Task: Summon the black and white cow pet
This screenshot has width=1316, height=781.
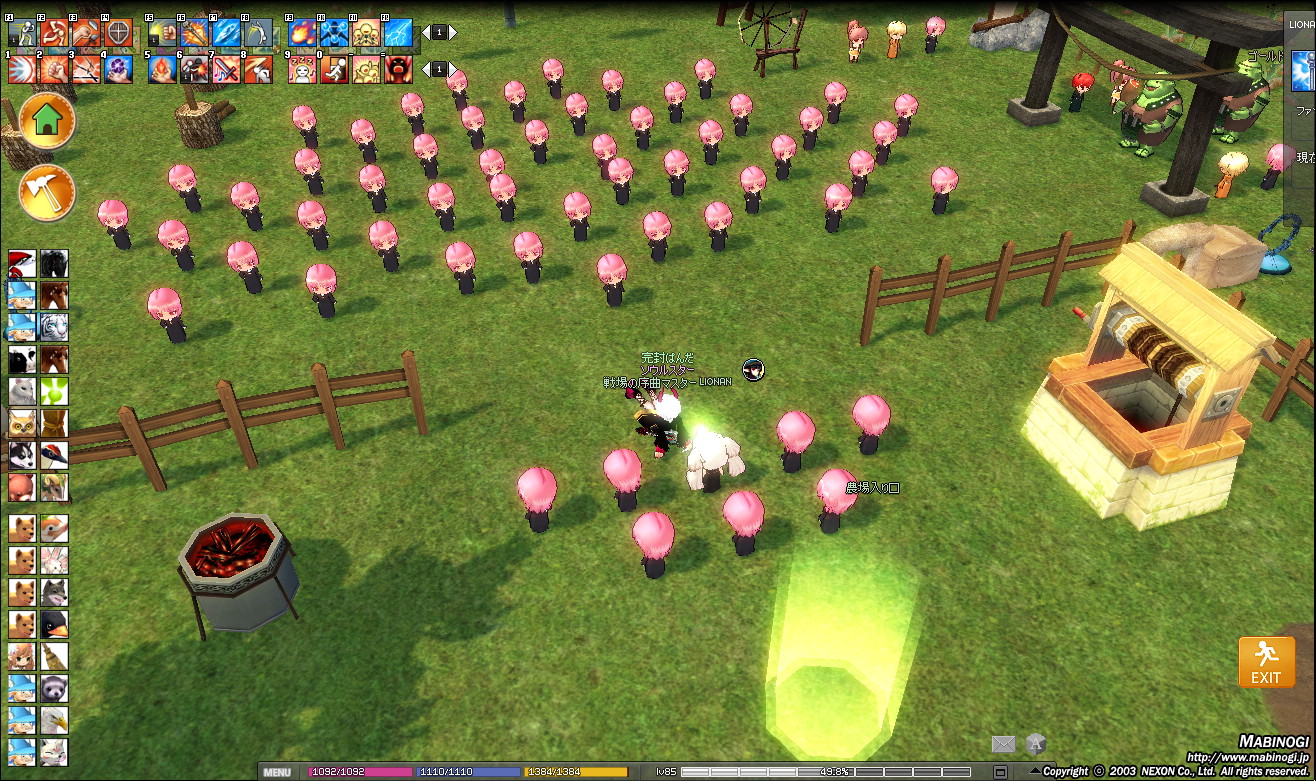Action: point(22,359)
